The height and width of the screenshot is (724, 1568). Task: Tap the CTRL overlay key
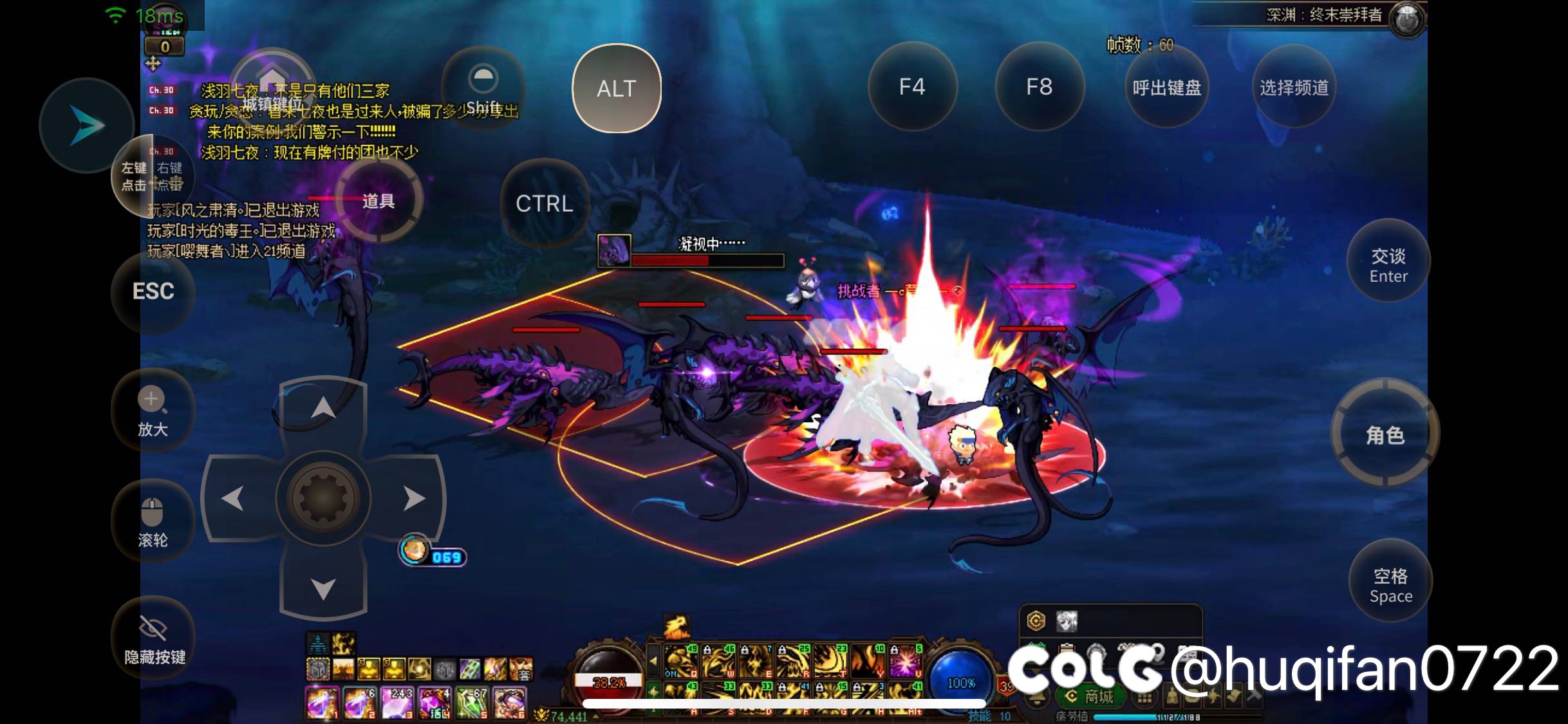tap(545, 203)
